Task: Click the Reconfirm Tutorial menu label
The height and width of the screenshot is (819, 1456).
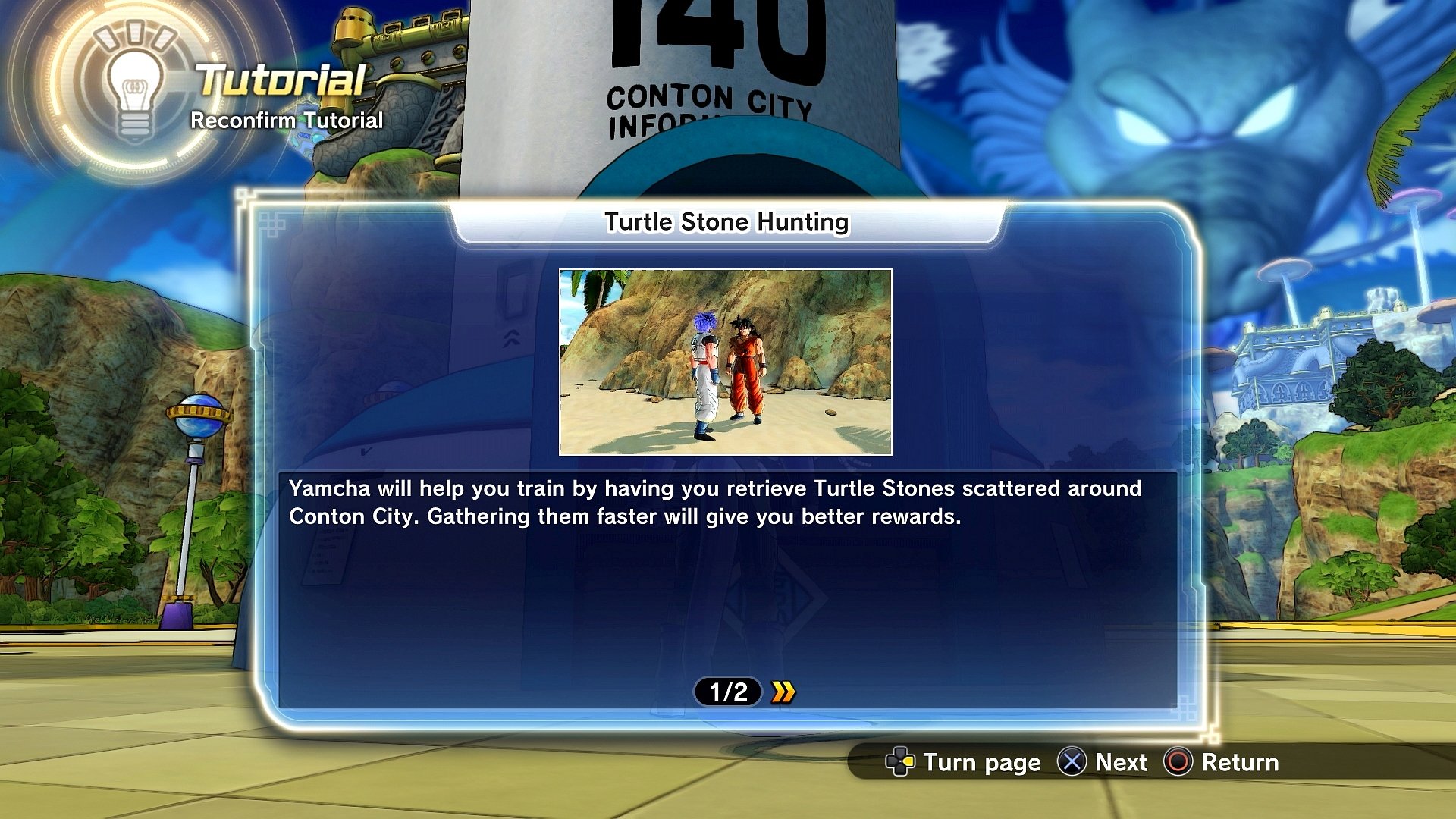Action: [287, 120]
